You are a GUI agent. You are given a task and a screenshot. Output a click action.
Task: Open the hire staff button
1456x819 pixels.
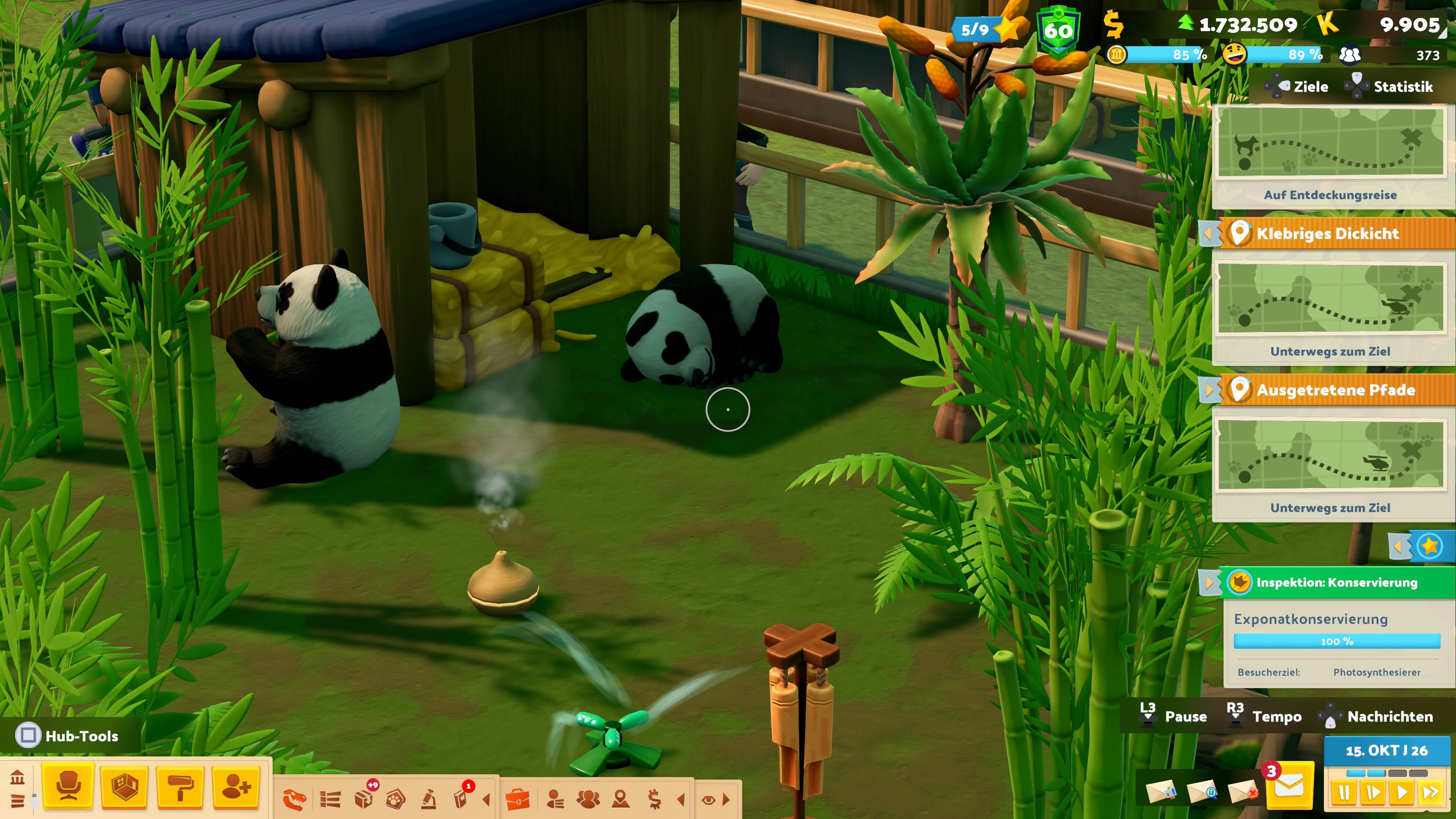(x=236, y=786)
